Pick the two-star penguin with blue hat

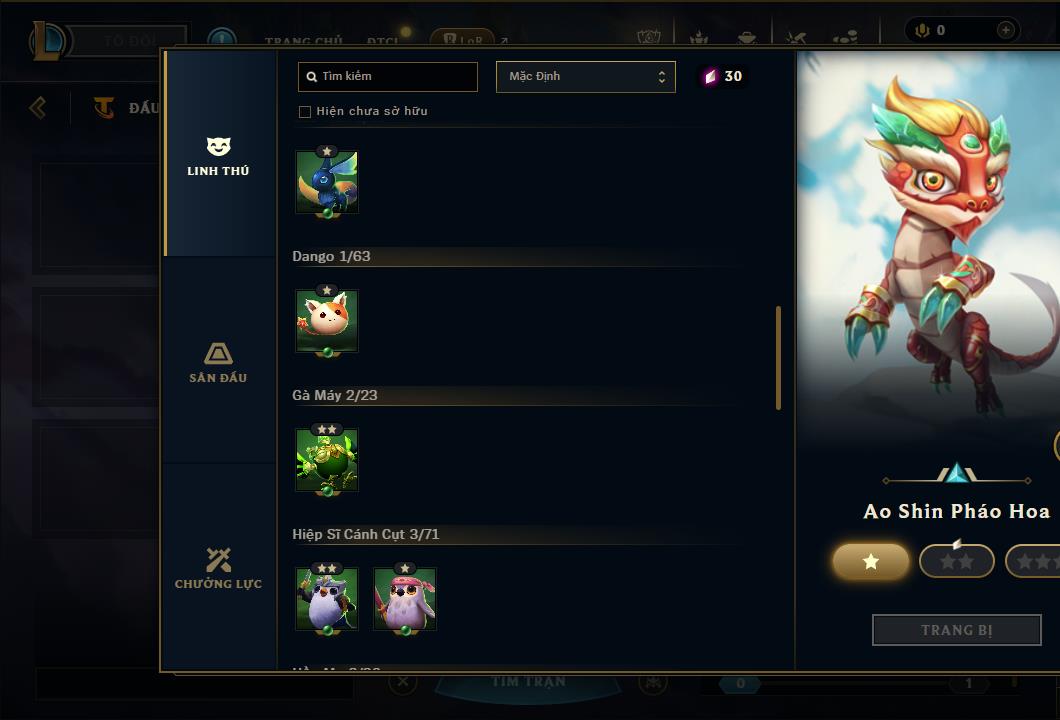point(327,598)
